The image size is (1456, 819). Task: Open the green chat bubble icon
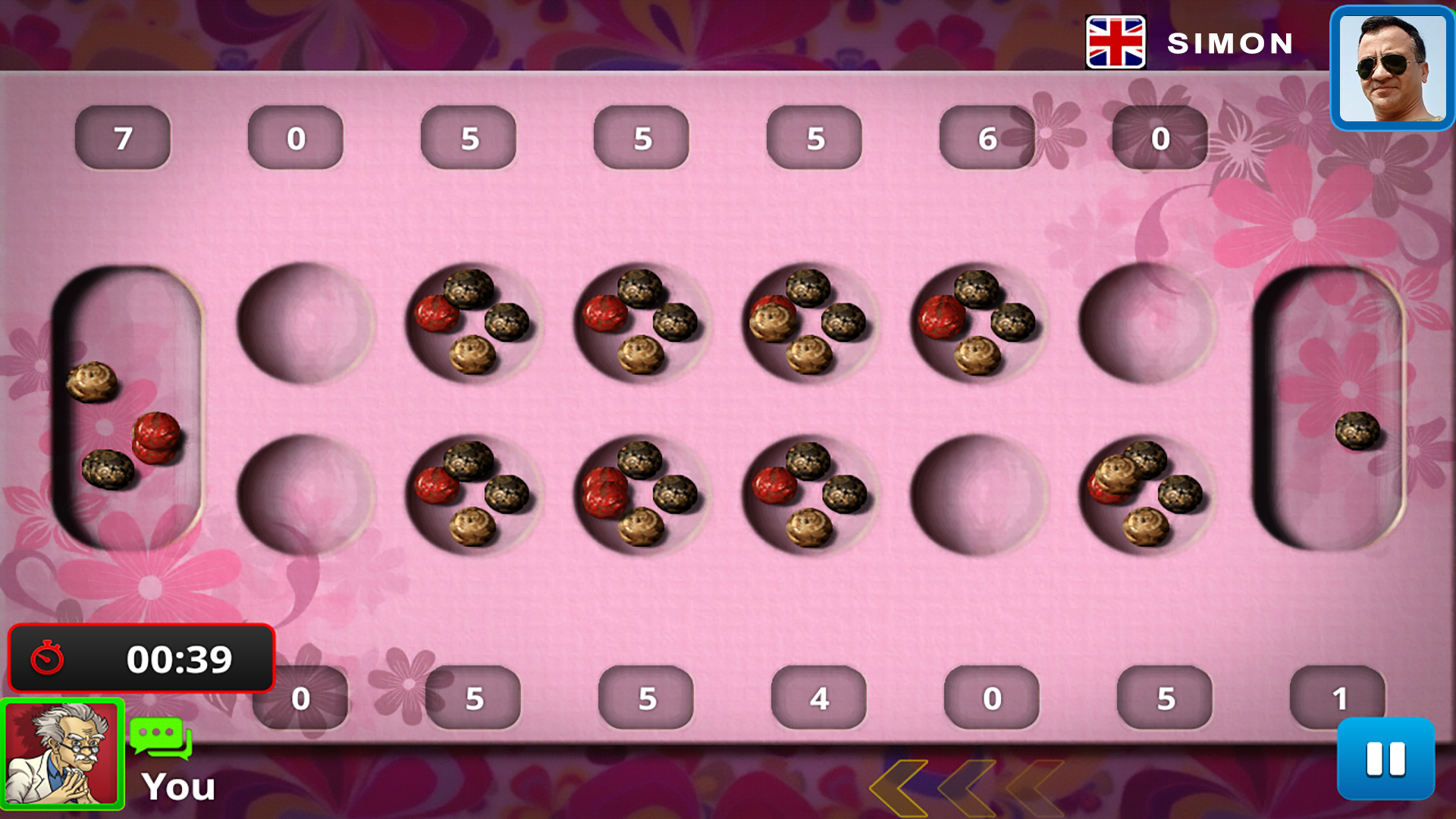tap(159, 739)
